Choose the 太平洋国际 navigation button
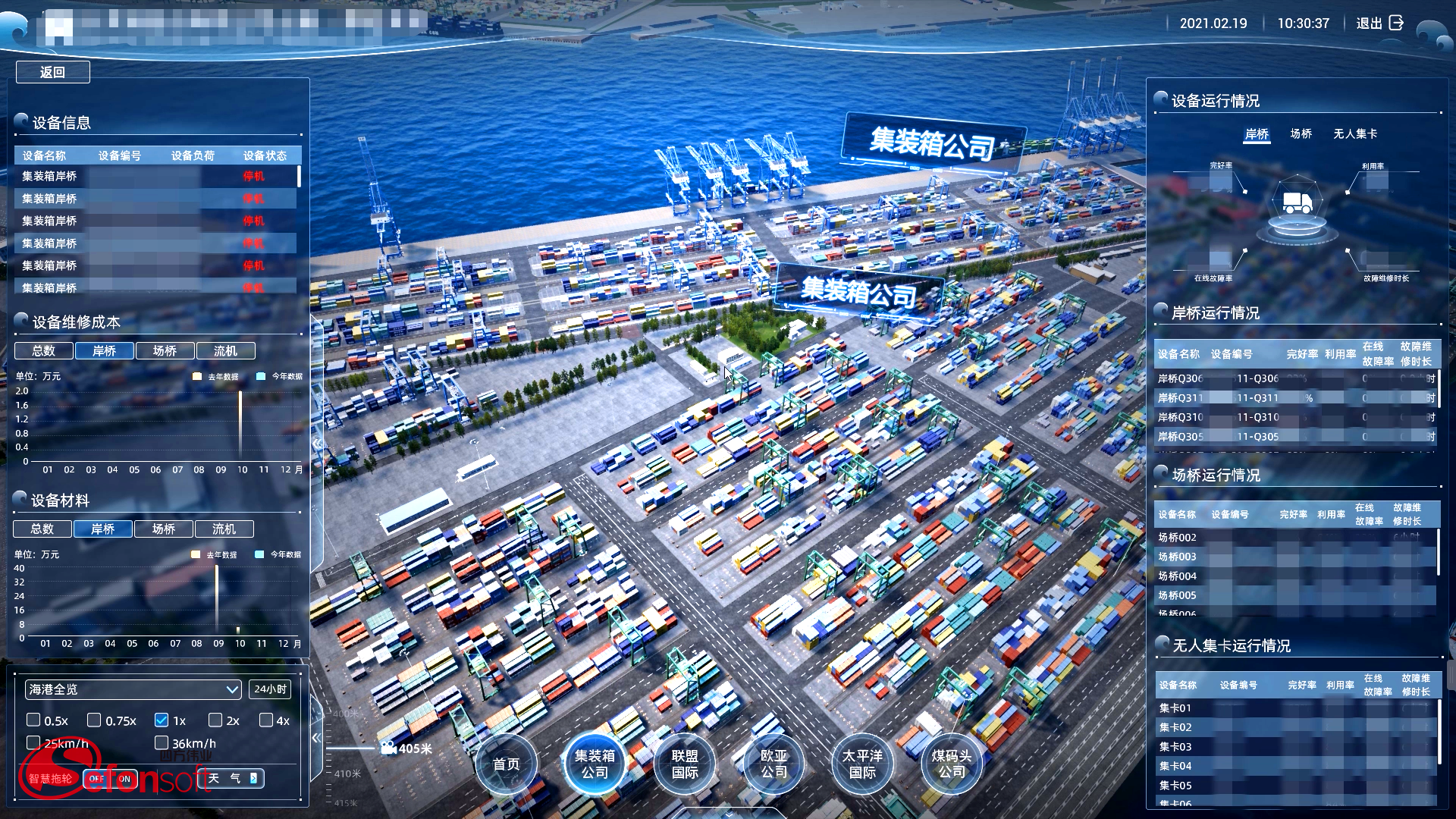Image resolution: width=1456 pixels, height=819 pixels. pyautogui.click(x=862, y=764)
